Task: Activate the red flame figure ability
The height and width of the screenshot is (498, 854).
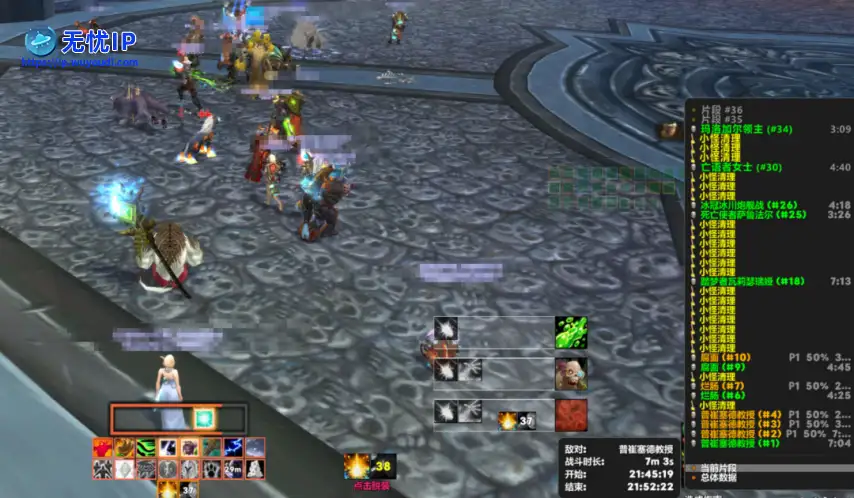Action: [x=102, y=448]
